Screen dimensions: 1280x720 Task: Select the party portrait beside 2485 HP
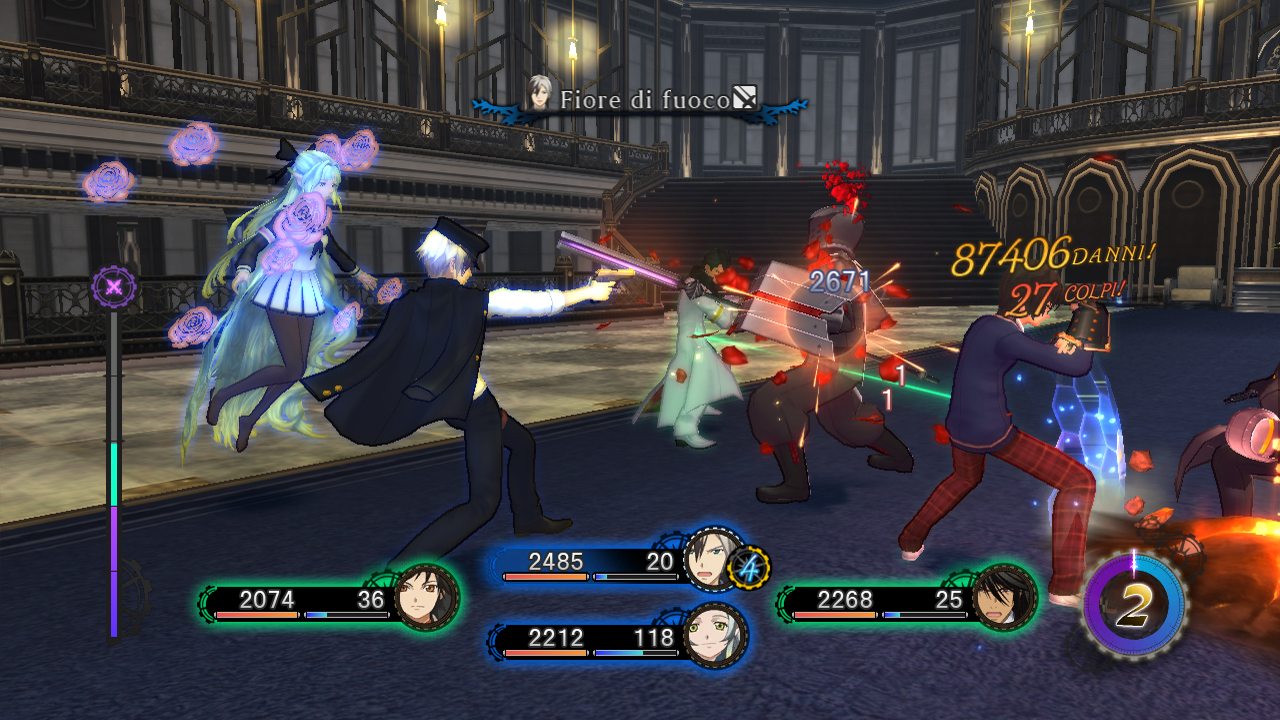714,560
